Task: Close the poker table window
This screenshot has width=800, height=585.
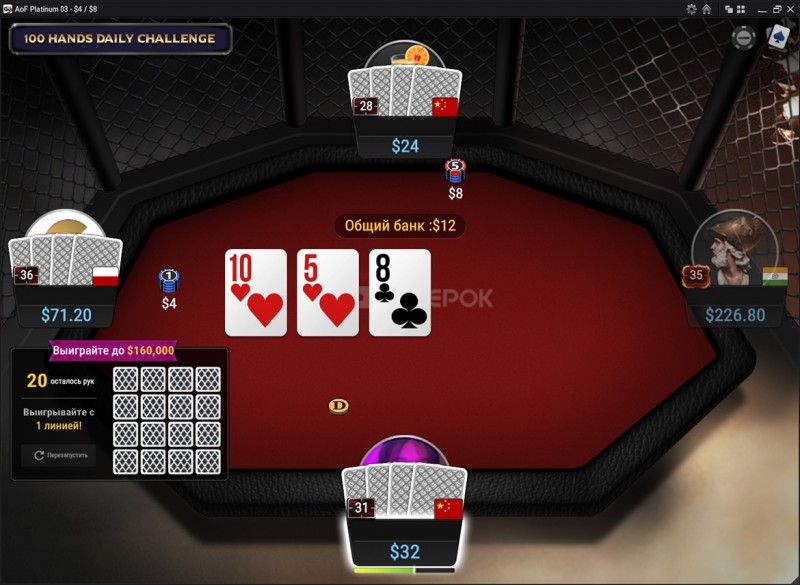Action: pyautogui.click(x=791, y=9)
